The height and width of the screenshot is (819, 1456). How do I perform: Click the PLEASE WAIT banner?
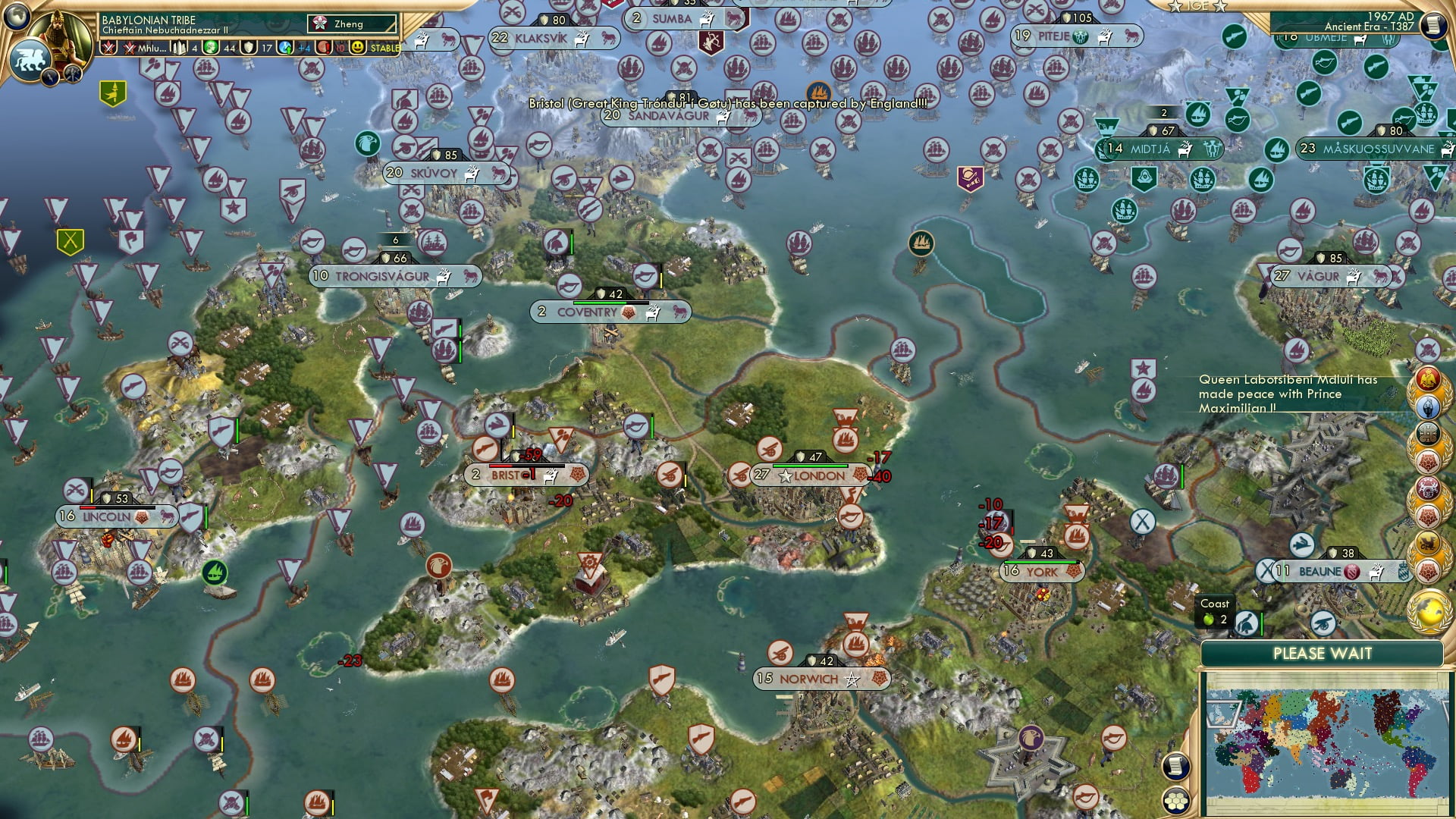1323,653
